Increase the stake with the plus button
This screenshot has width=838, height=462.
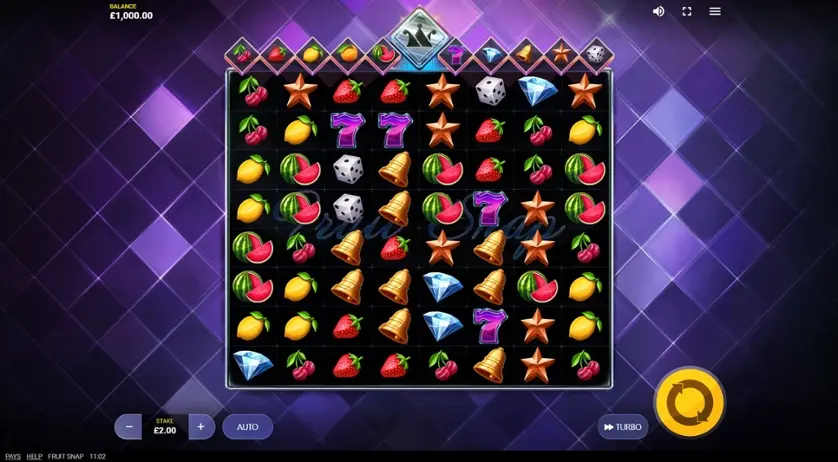[201, 427]
